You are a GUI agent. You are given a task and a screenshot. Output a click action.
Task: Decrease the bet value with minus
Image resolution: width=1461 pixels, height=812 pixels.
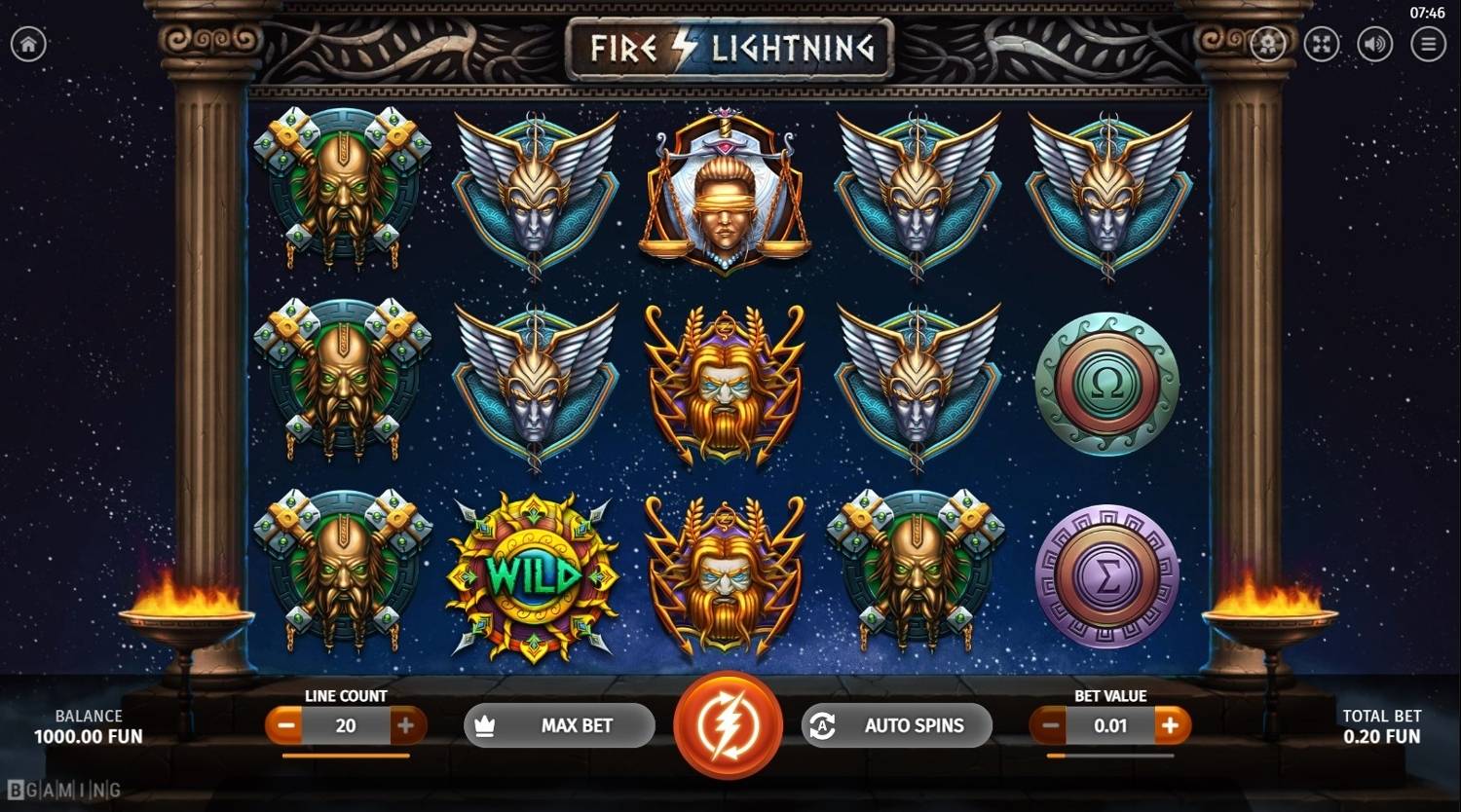(x=1050, y=724)
